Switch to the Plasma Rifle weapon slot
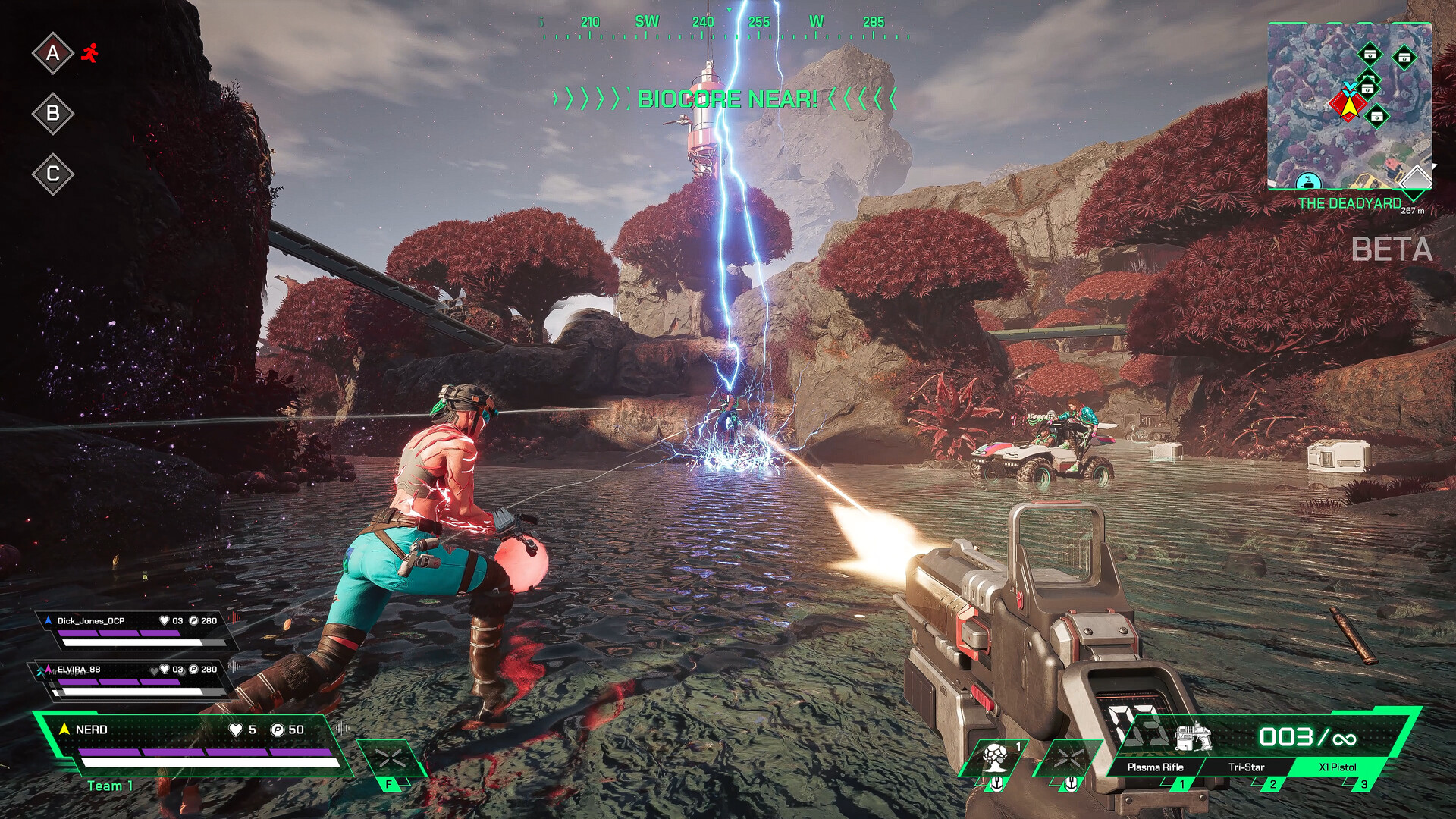1456x819 pixels. (1155, 767)
